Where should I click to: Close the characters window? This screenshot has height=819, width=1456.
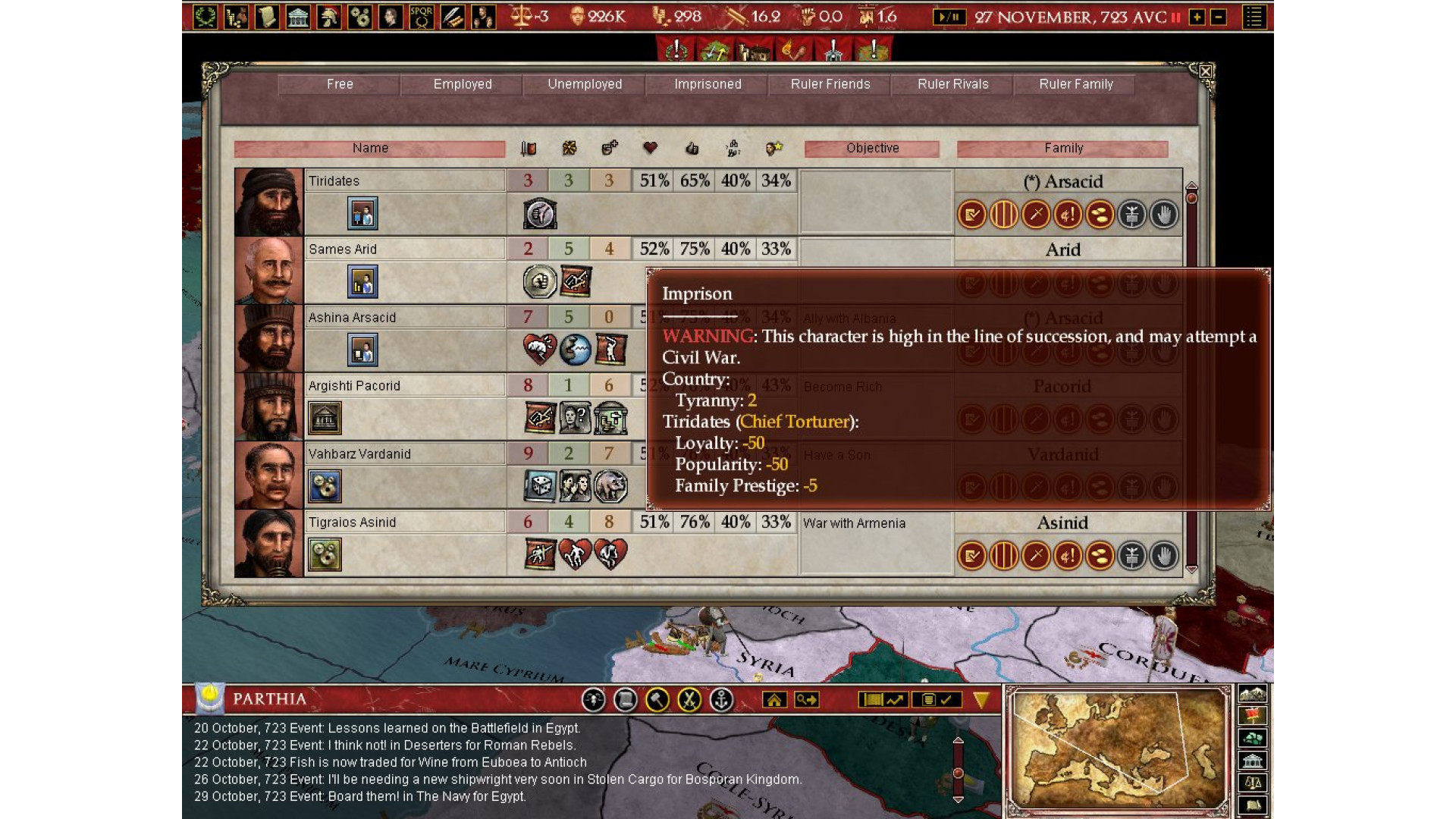[x=1205, y=71]
